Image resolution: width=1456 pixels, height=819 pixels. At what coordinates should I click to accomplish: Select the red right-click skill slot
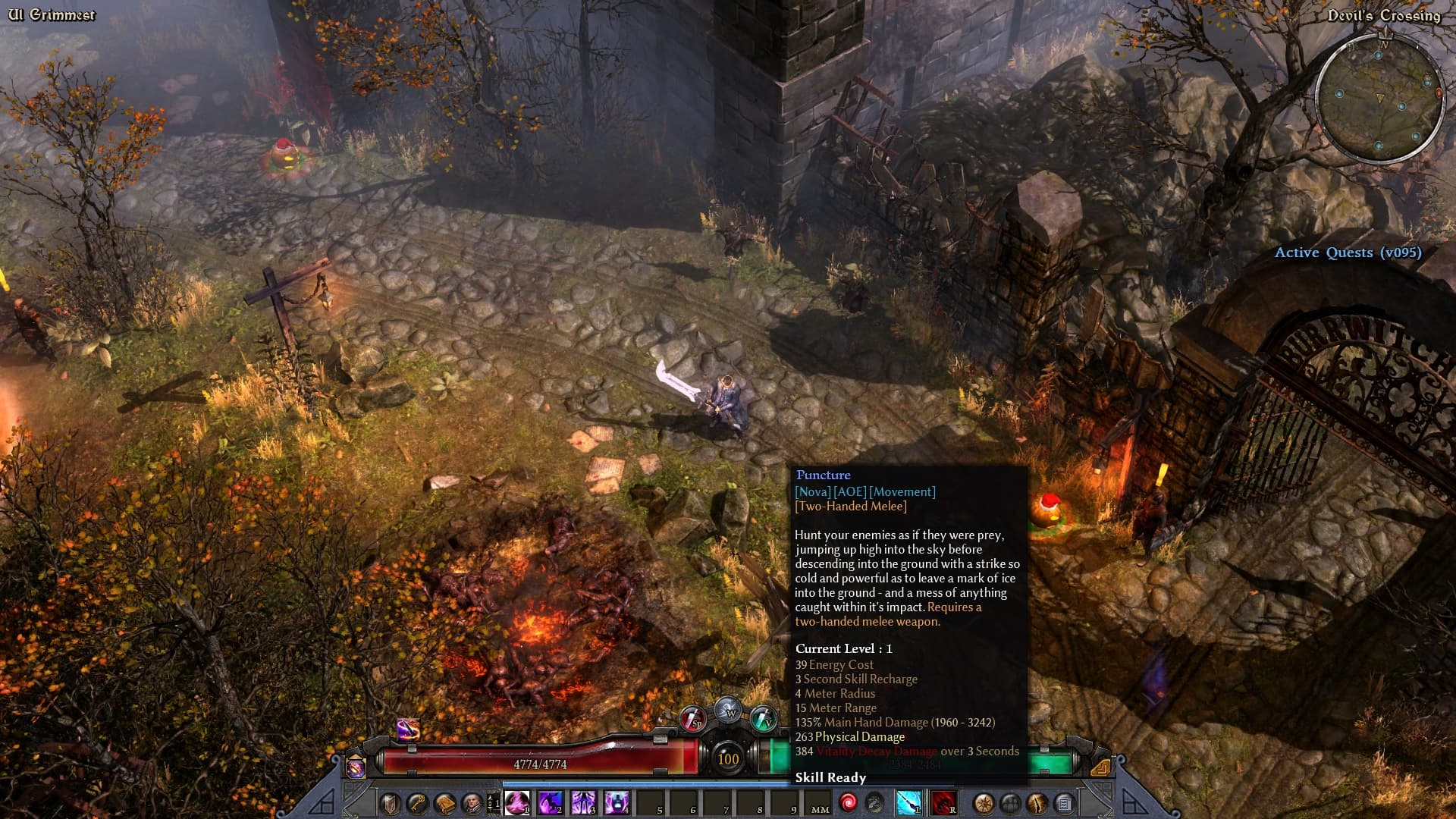pyautogui.click(x=943, y=802)
